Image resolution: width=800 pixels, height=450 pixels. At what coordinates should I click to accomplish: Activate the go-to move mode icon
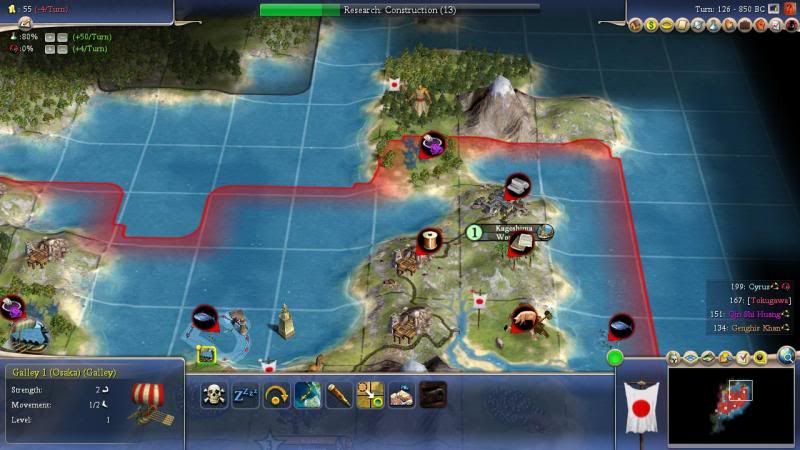[370, 394]
